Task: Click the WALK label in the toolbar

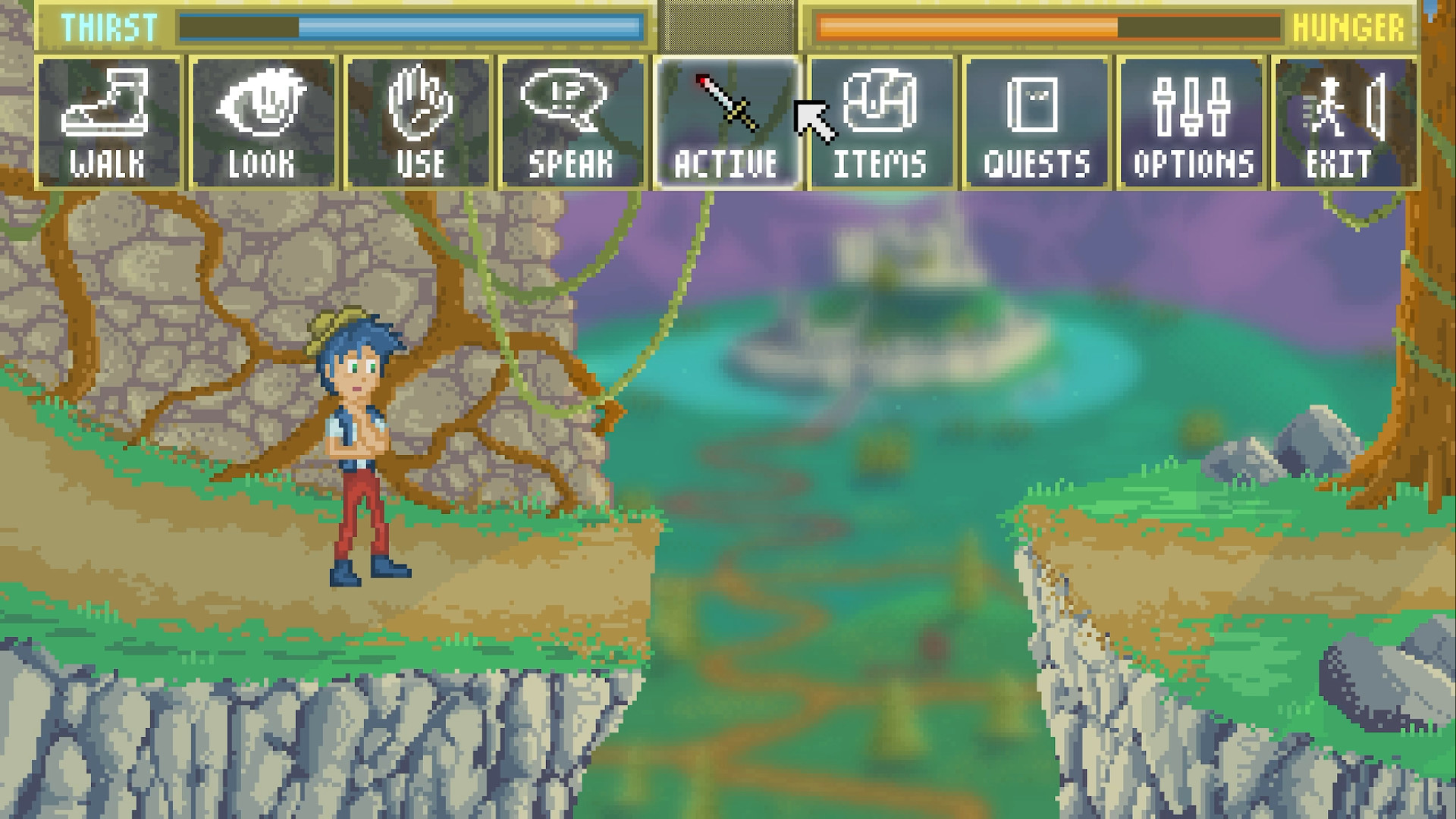Action: 107,162
